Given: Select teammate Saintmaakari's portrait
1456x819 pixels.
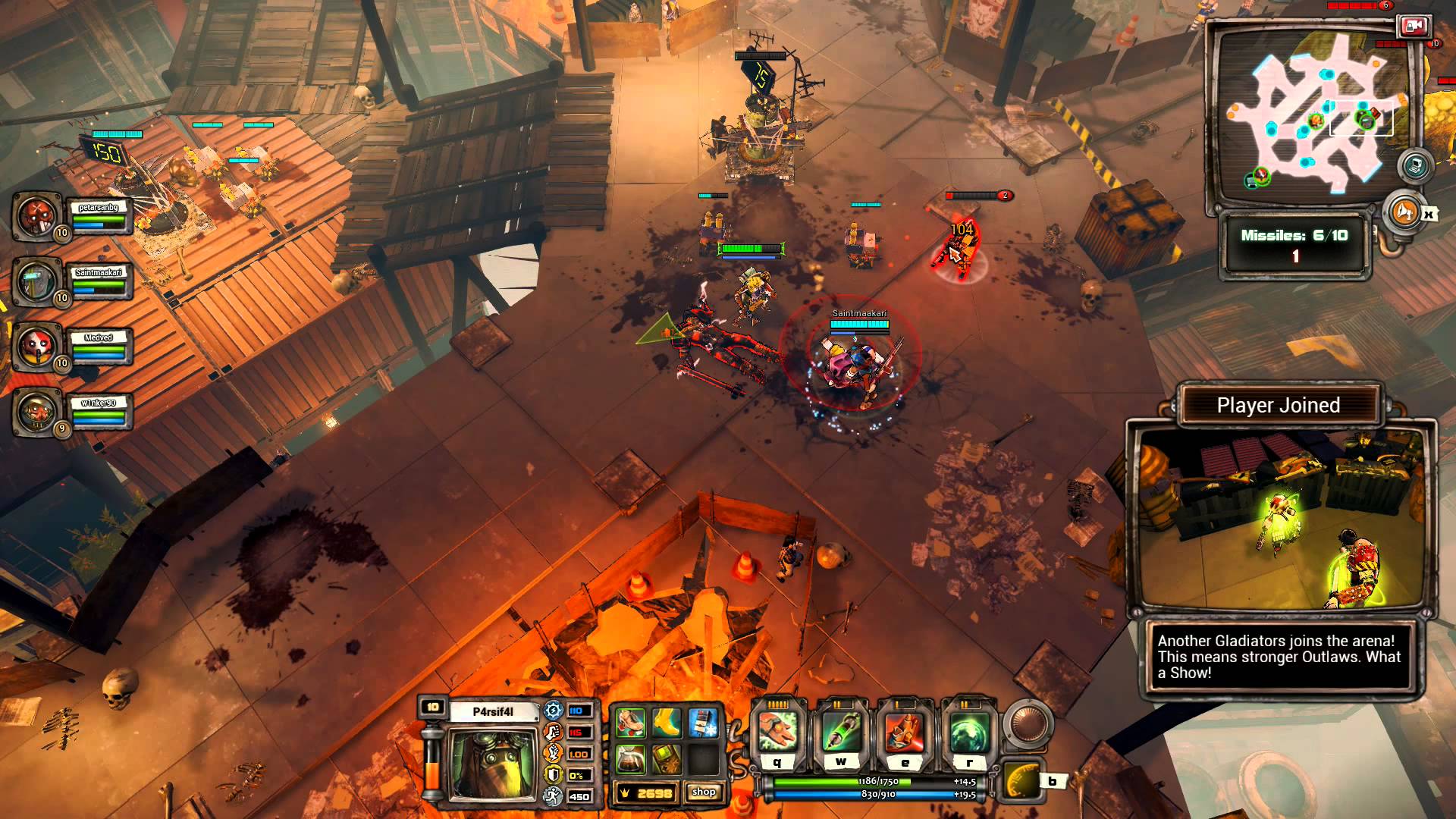Looking at the screenshot, I should pos(36,281).
